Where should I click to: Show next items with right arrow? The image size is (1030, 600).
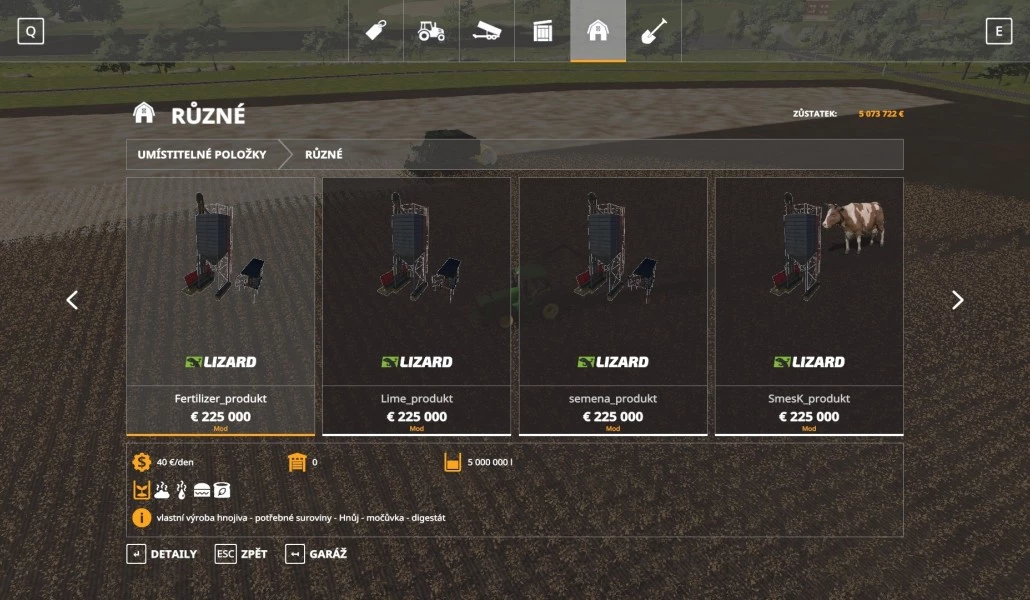(957, 300)
